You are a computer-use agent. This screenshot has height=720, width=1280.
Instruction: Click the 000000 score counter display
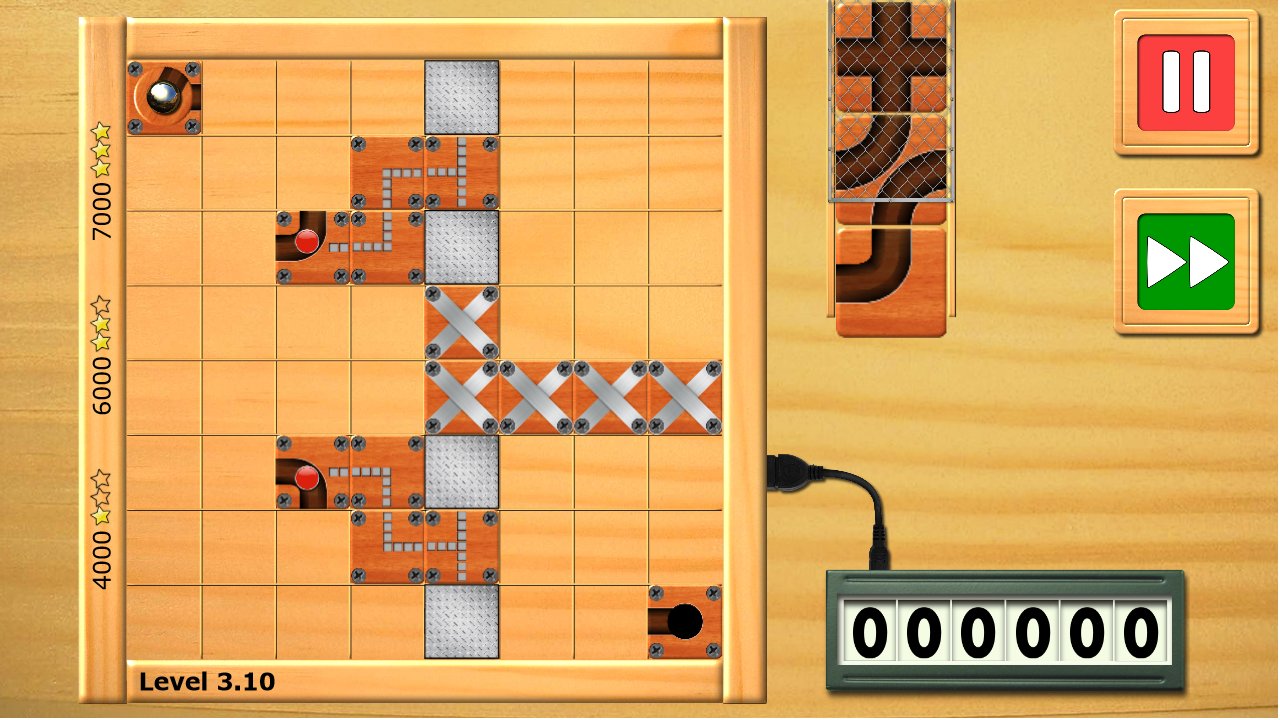[1003, 631]
